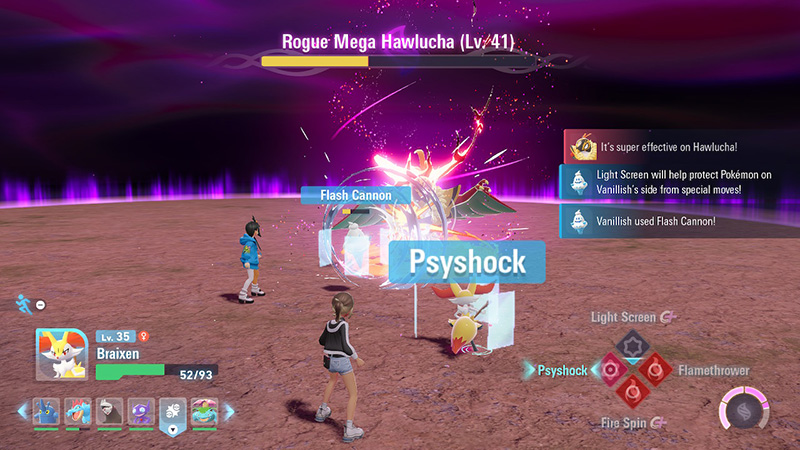The width and height of the screenshot is (800, 450).
Task: Tap the Mega Evolution gauge
Action: [745, 409]
